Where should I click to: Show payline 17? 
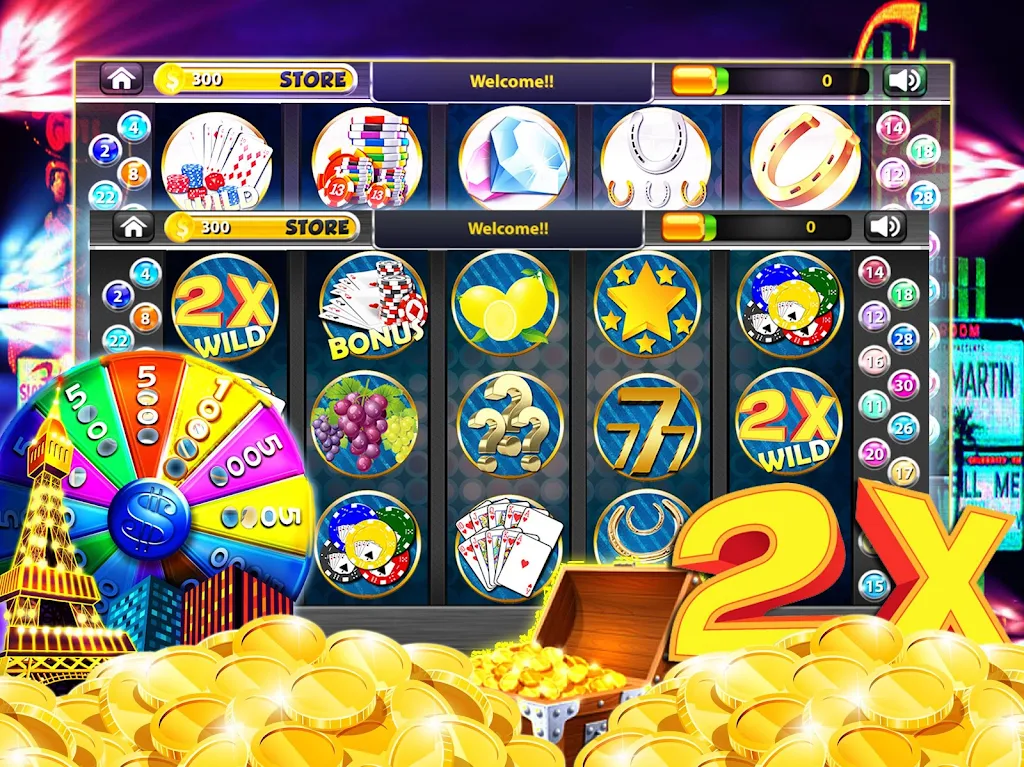(904, 471)
